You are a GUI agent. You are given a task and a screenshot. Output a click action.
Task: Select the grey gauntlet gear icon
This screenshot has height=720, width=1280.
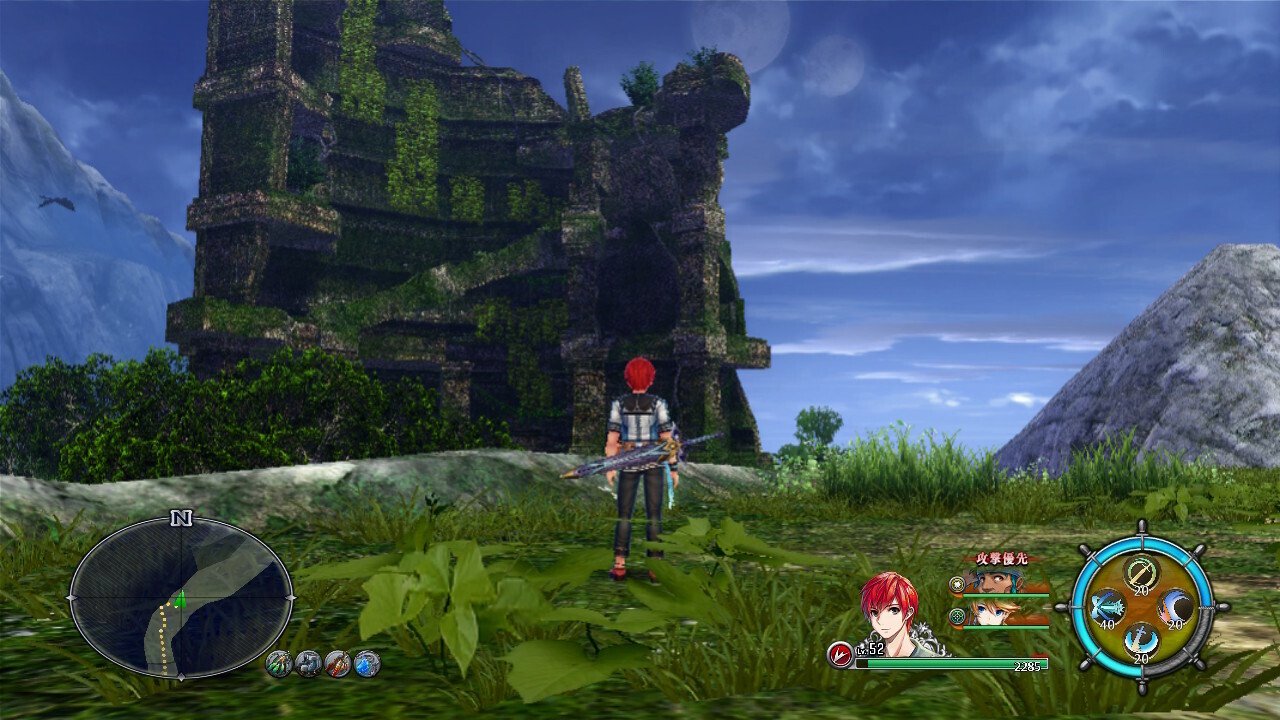(309, 663)
